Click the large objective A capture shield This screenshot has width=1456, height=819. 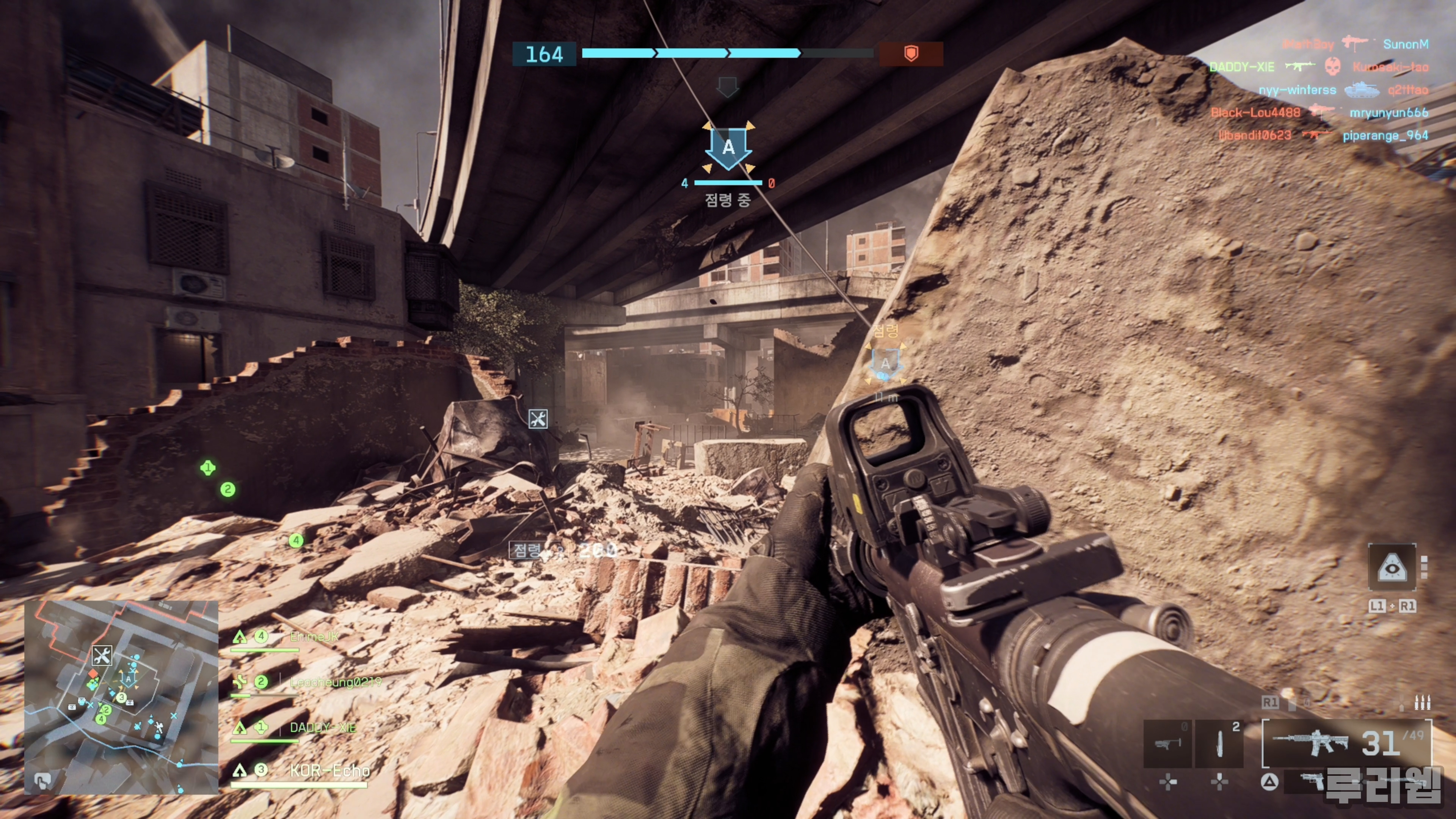point(728,147)
